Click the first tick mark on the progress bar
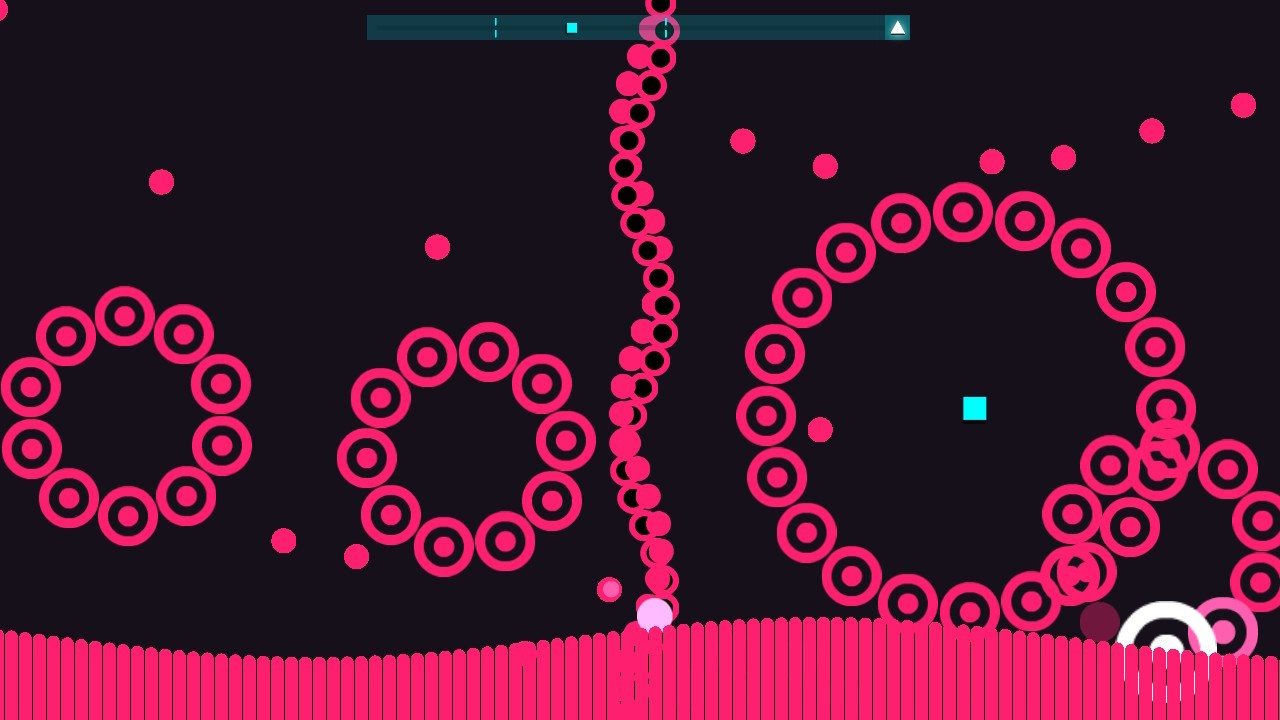Viewport: 1280px width, 720px height. [x=495, y=27]
